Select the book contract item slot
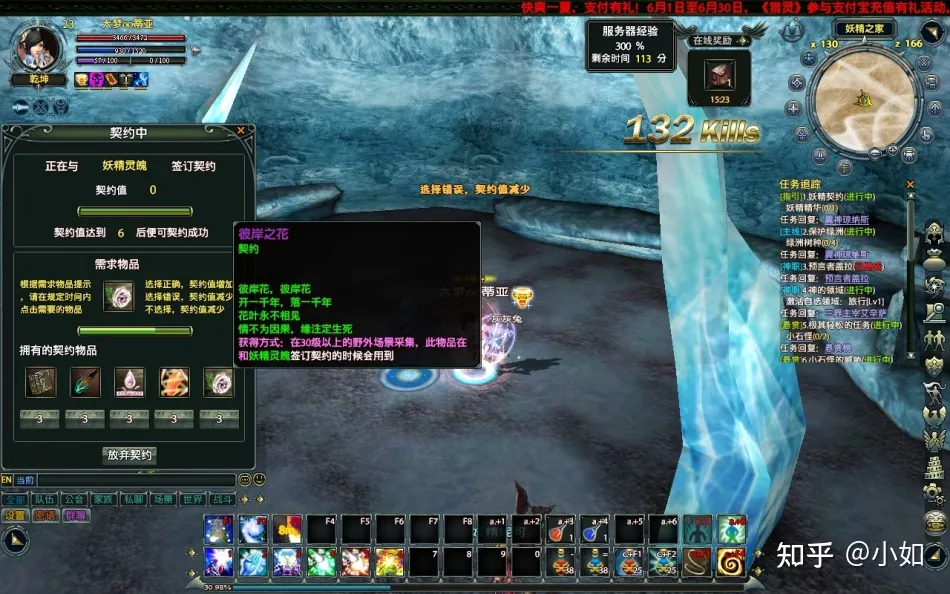The width and height of the screenshot is (950, 594). pyautogui.click(x=41, y=381)
